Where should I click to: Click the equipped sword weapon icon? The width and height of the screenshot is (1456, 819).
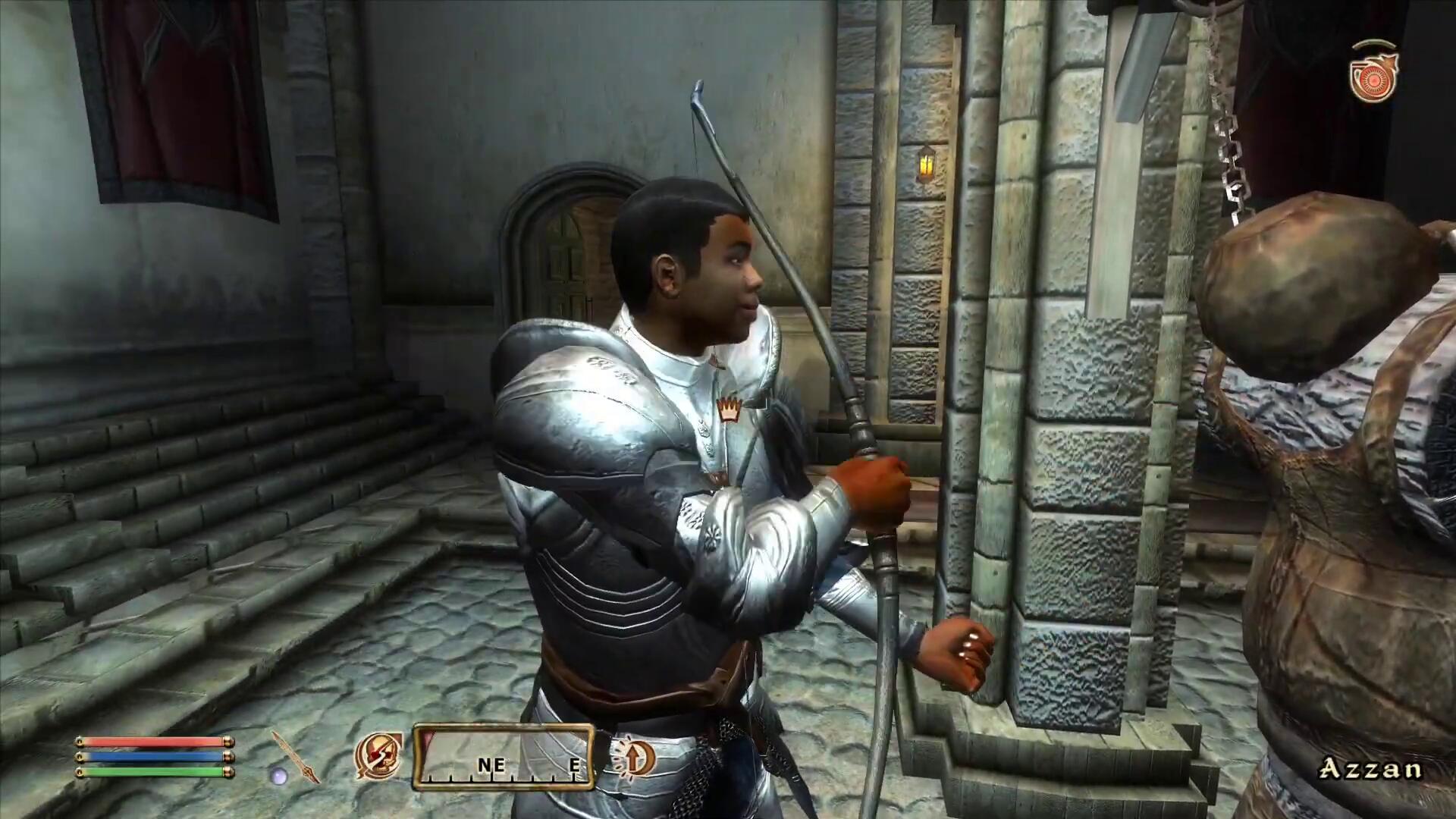(x=296, y=755)
